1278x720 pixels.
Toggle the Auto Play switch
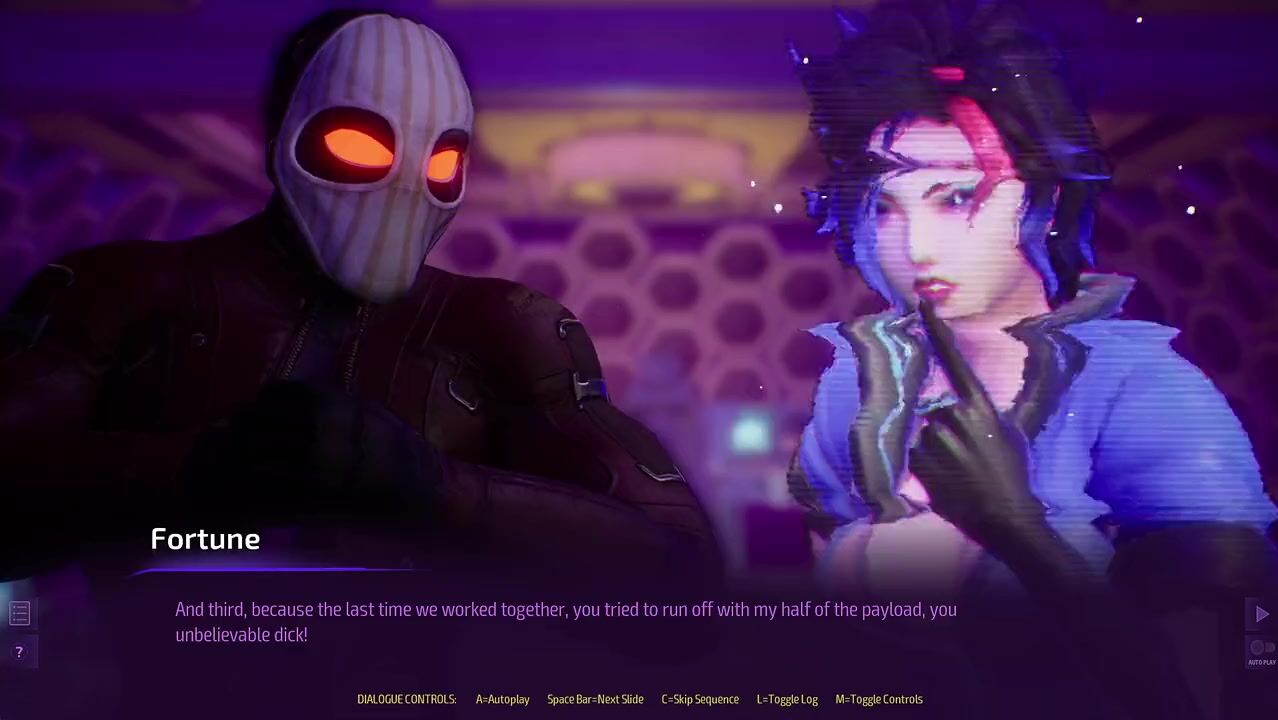click(x=1261, y=648)
